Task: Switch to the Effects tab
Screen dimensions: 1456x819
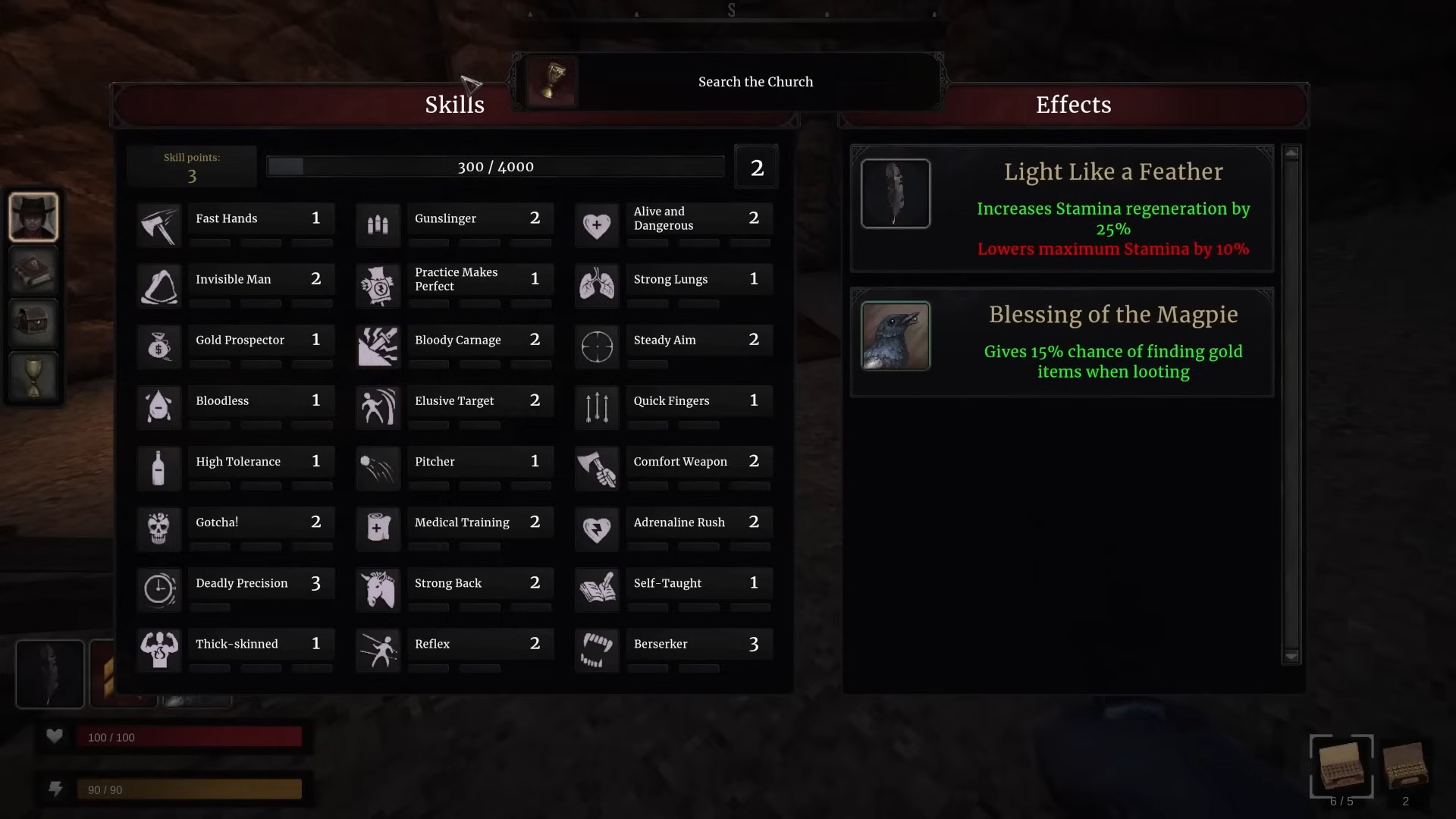Action: (x=1072, y=105)
